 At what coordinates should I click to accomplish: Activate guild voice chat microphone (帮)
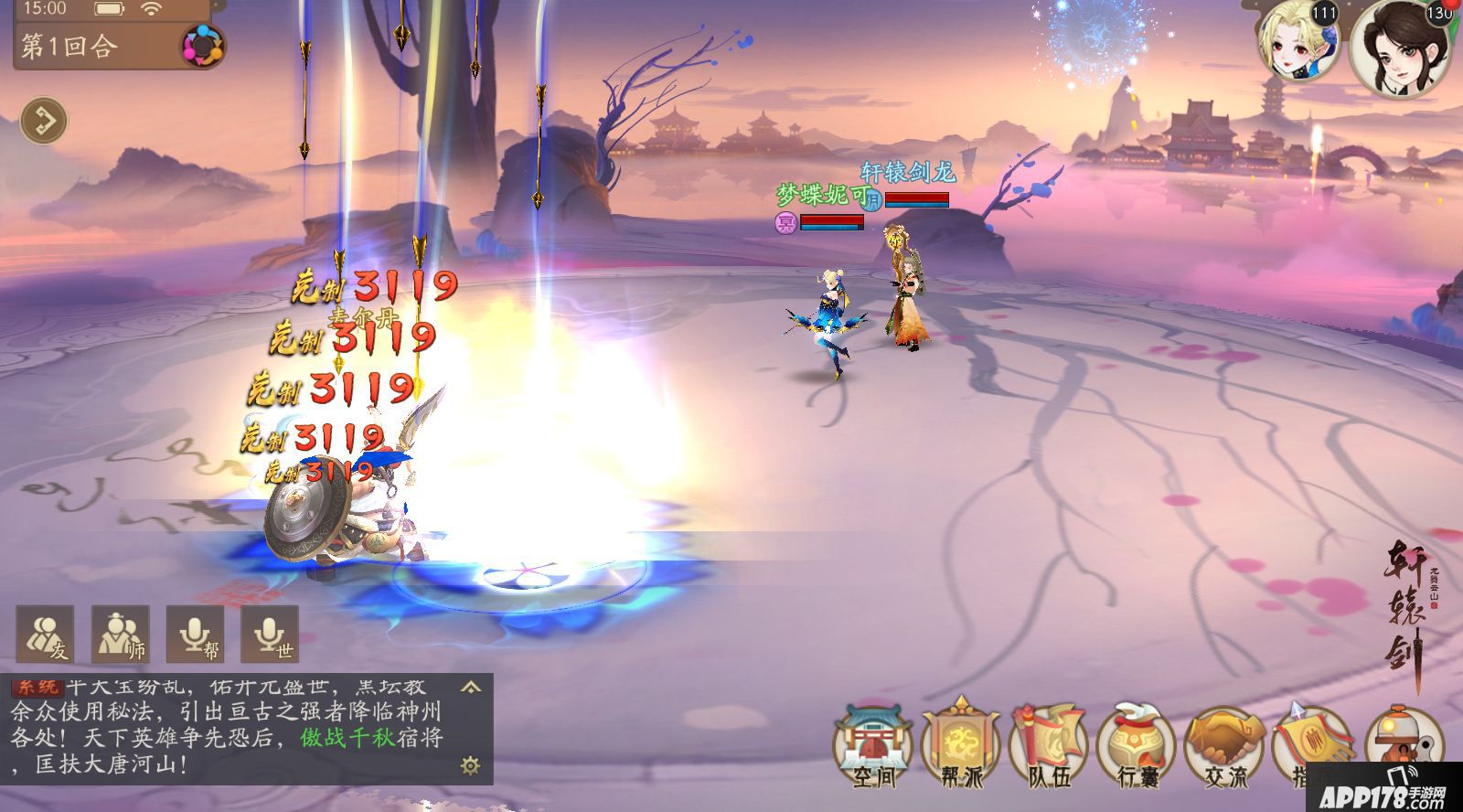(x=196, y=634)
